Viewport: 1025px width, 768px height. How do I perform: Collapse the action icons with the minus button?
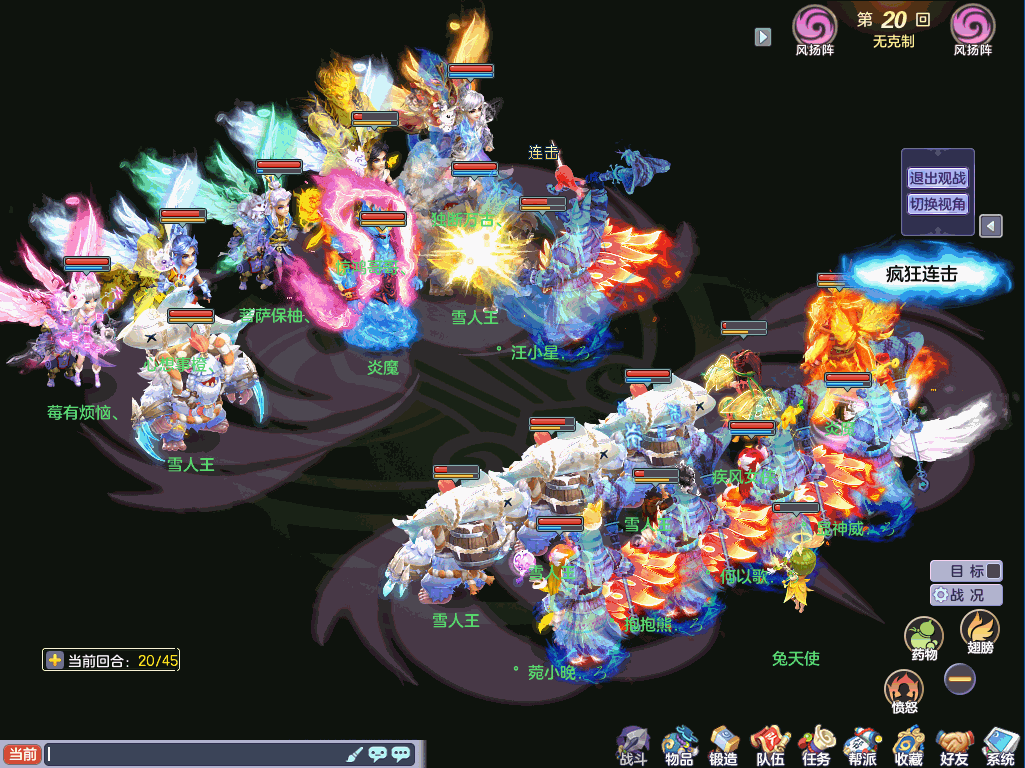pyautogui.click(x=960, y=679)
